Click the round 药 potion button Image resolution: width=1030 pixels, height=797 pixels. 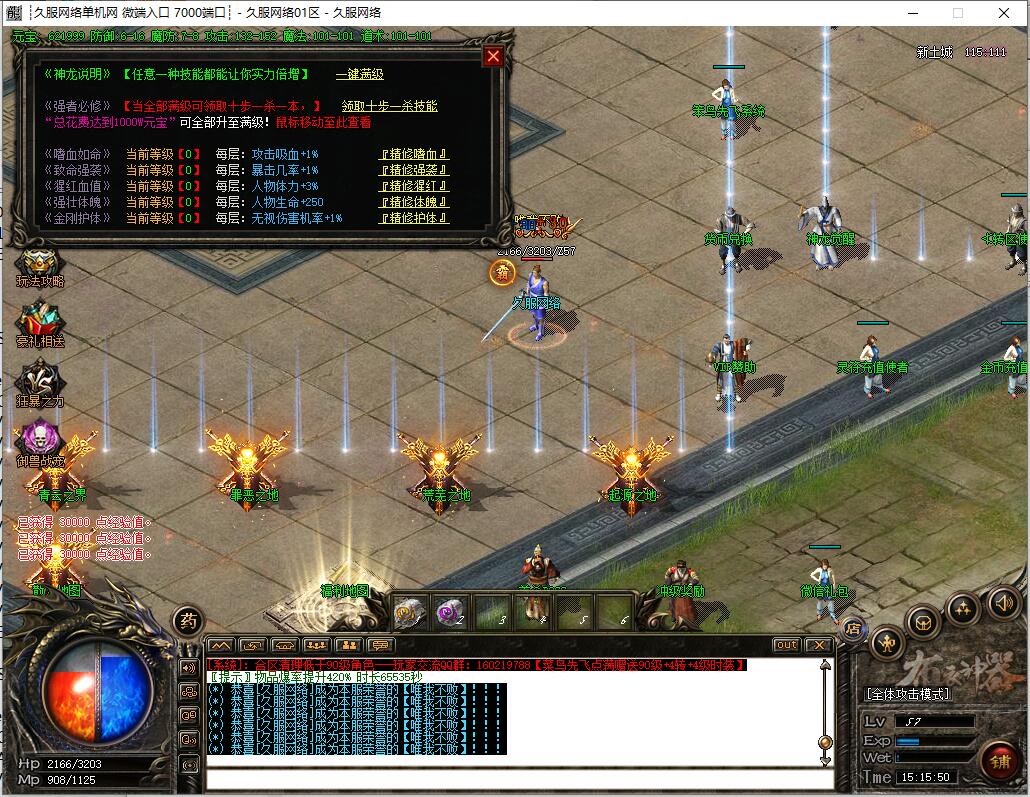coord(186,621)
